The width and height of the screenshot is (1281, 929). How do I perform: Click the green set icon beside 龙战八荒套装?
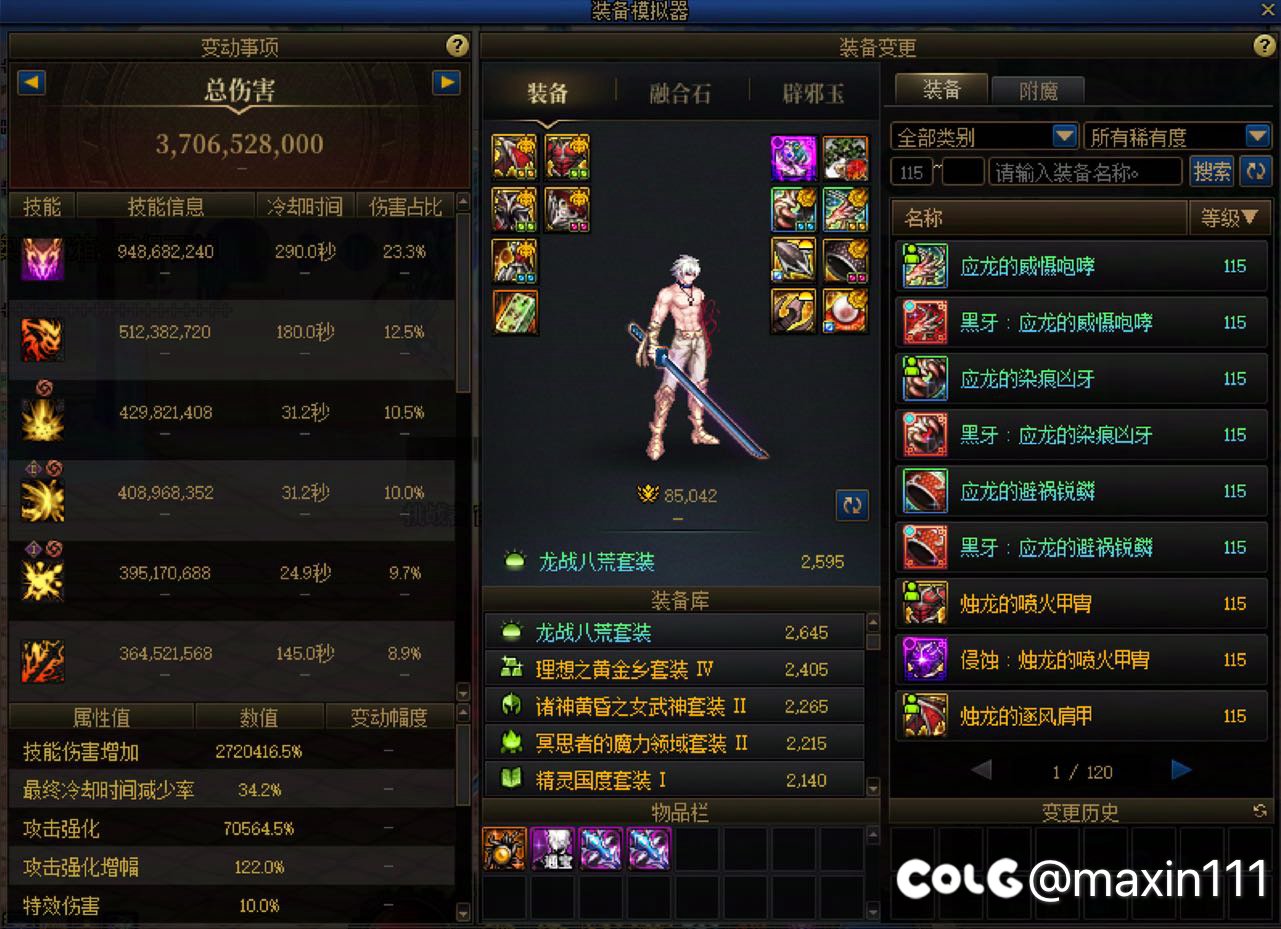514,561
